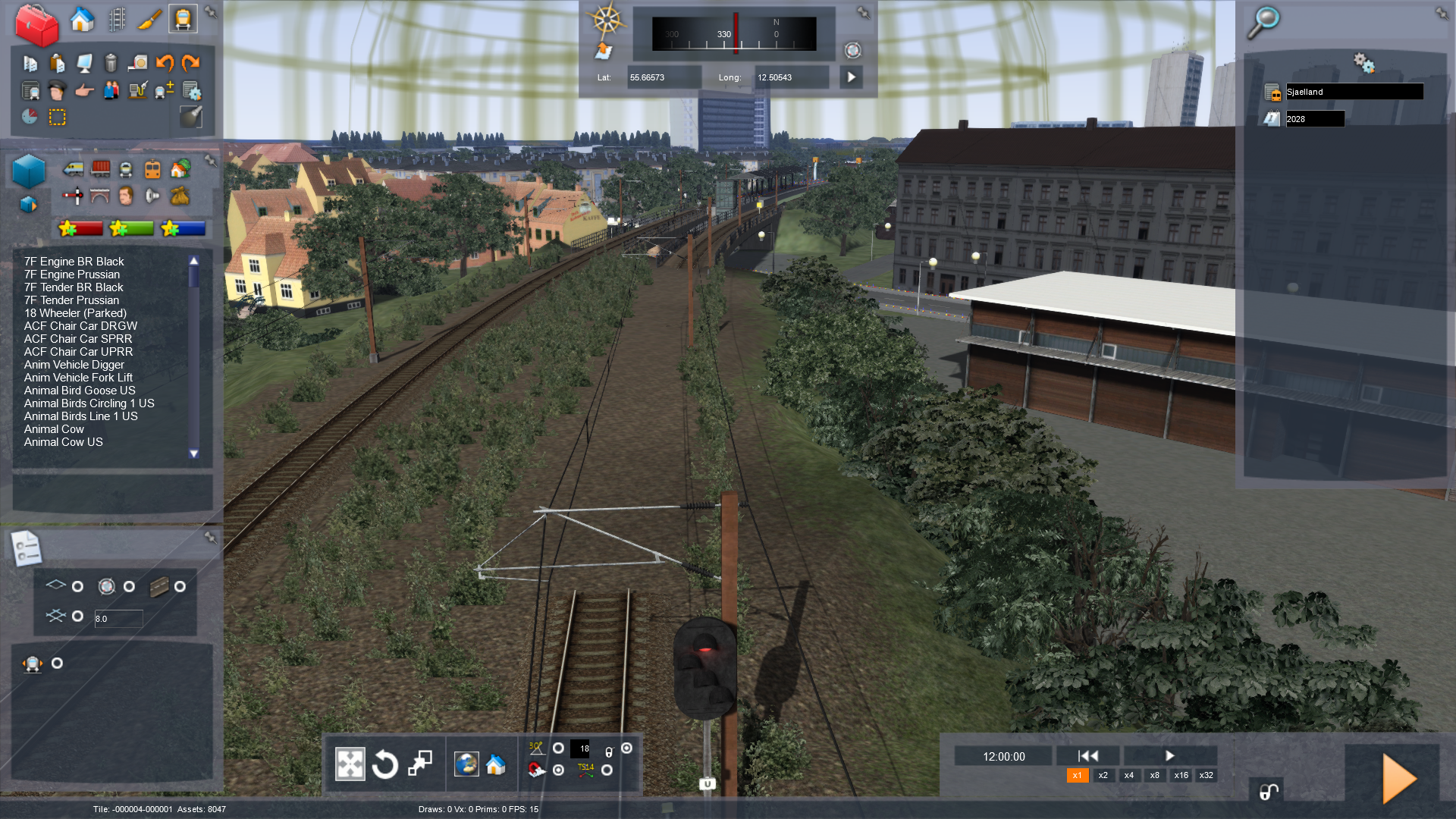
Task: Select the rotate object tool
Action: [385, 764]
